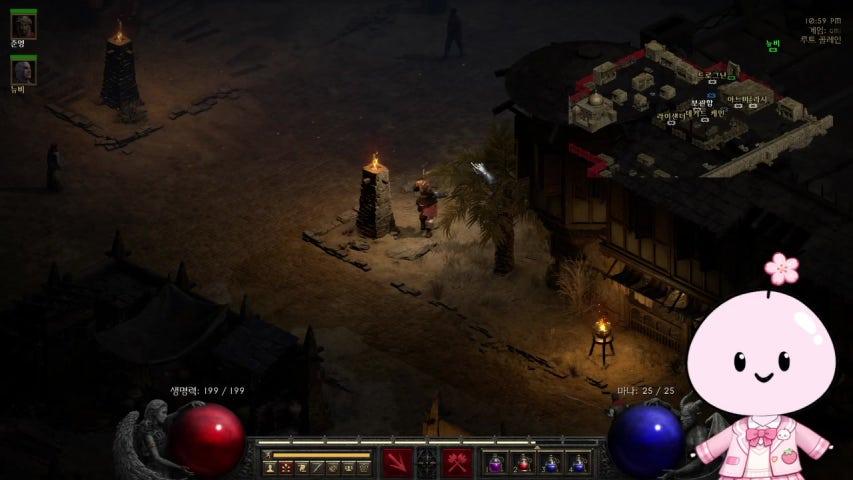Screen dimensions: 853x480
Task: Use the purple potion in belt slot 1
Action: [495, 463]
